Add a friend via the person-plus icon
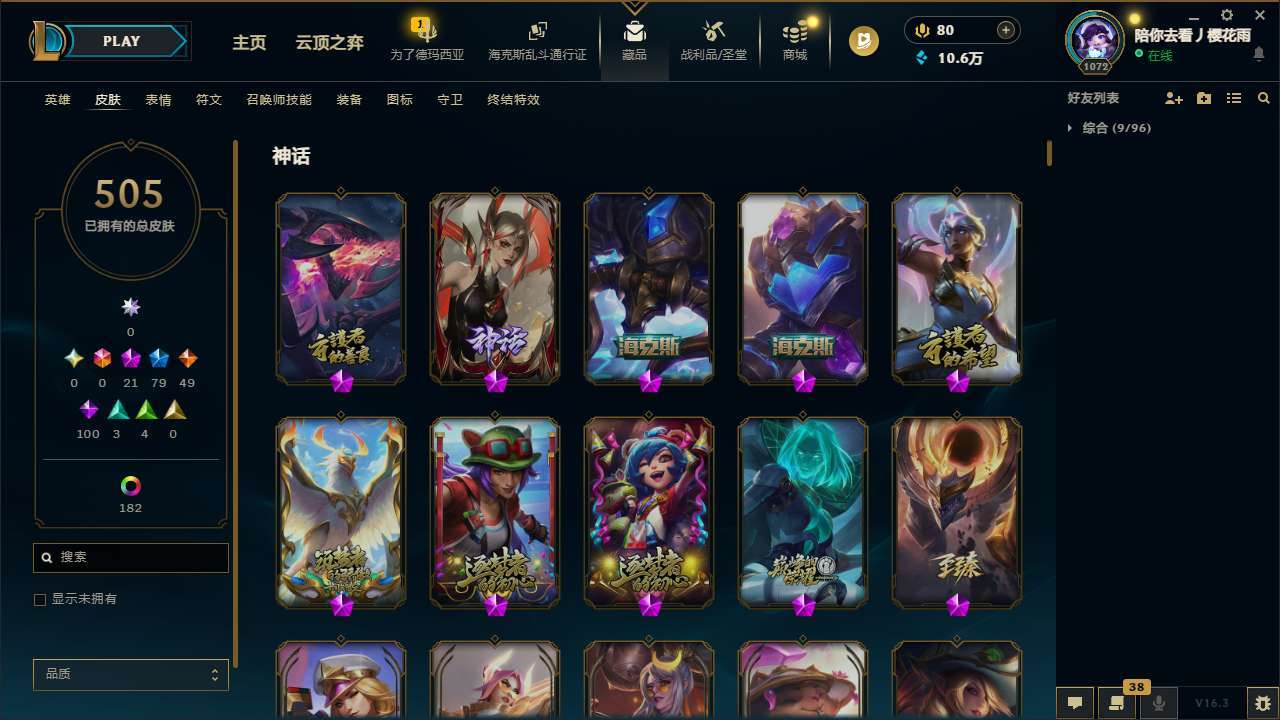The width and height of the screenshot is (1280, 720). pyautogui.click(x=1174, y=98)
